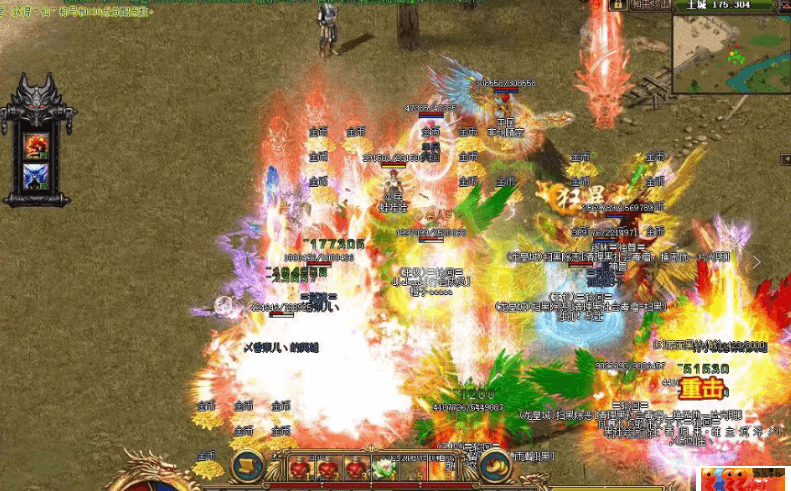The image size is (791, 491).
Task: Change the attack mode label next to padlock
Action: [x=651, y=5]
